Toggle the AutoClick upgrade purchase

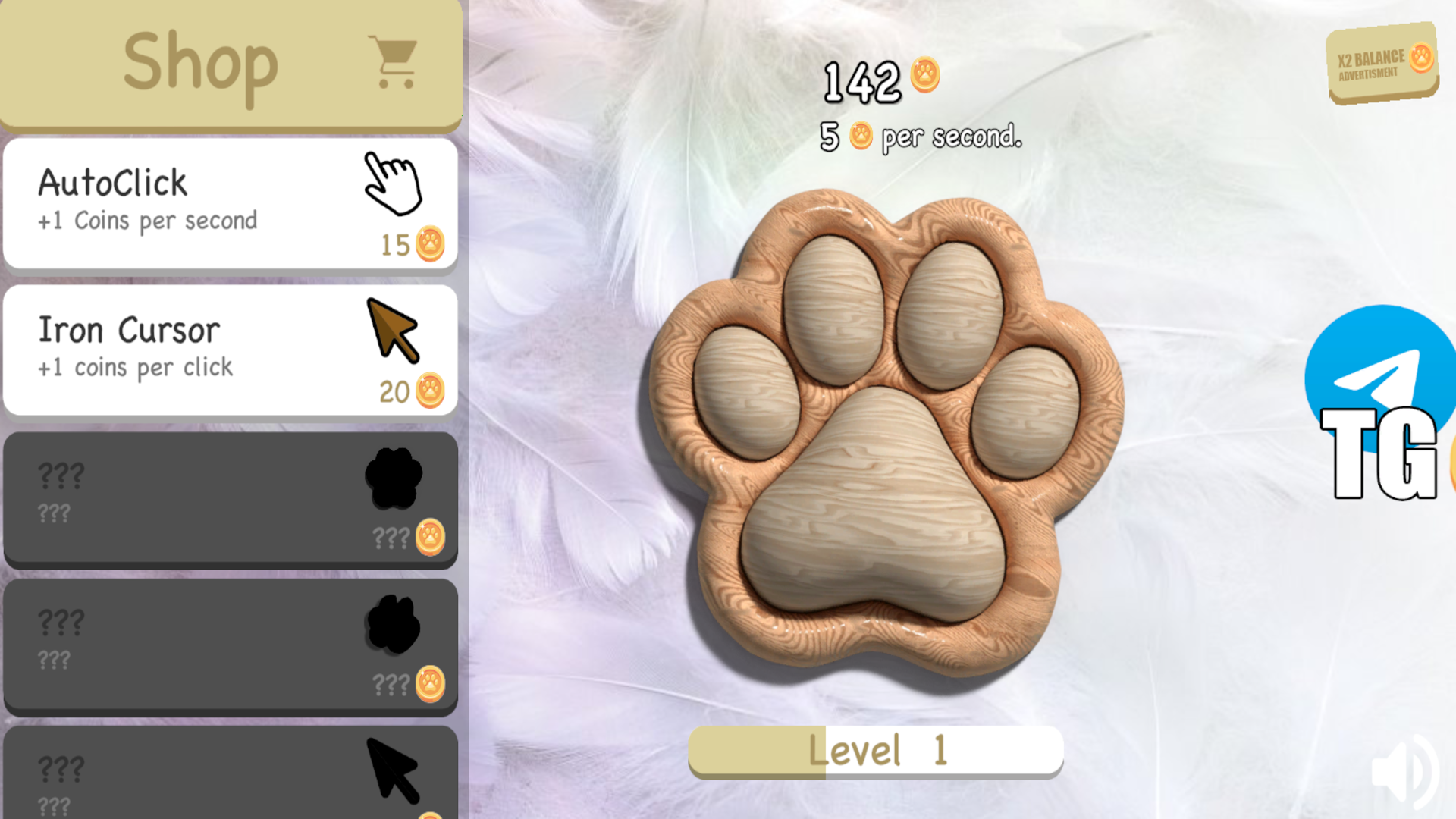click(x=227, y=201)
